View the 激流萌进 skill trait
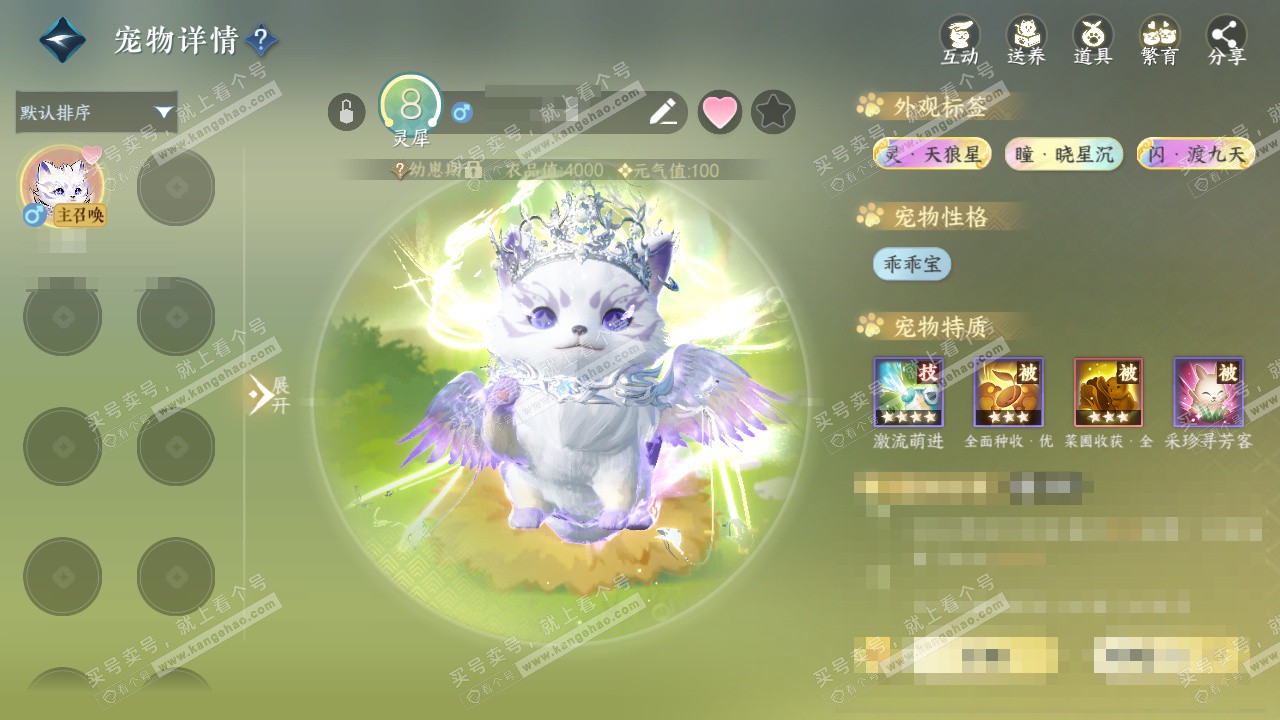1280x720 pixels. pos(908,392)
